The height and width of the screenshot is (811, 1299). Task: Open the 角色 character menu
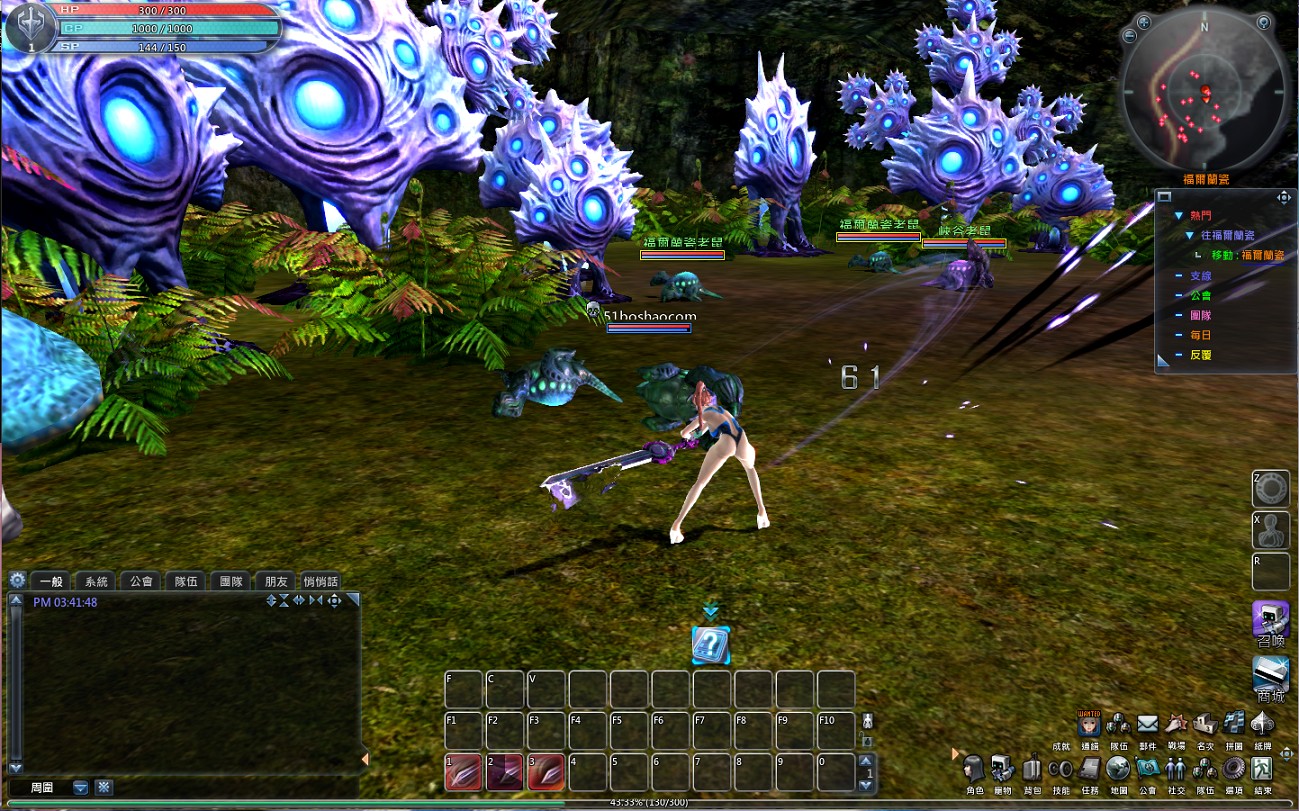tap(974, 770)
